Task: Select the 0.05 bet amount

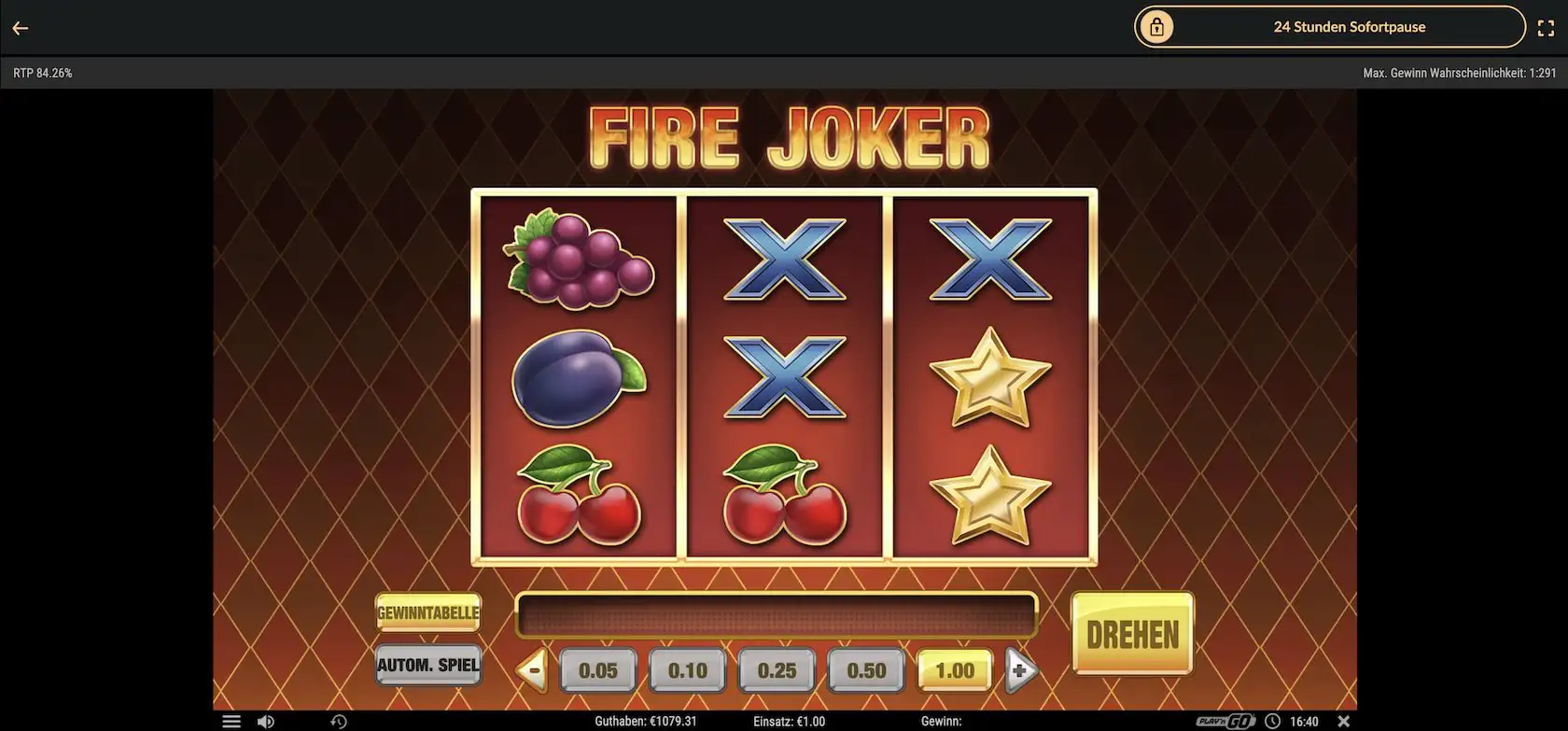Action: [x=597, y=669]
